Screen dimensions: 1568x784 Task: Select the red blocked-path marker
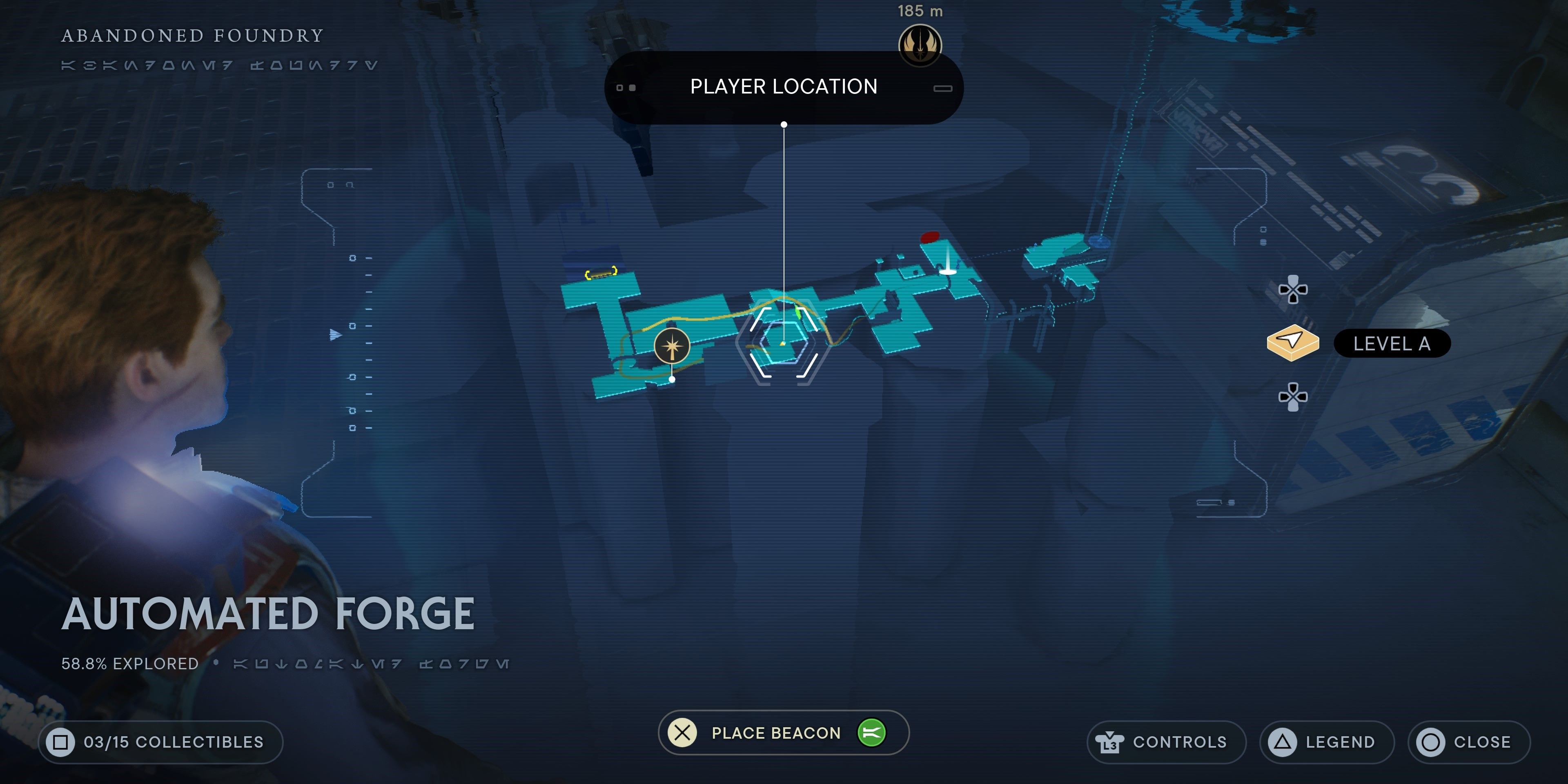(929, 237)
